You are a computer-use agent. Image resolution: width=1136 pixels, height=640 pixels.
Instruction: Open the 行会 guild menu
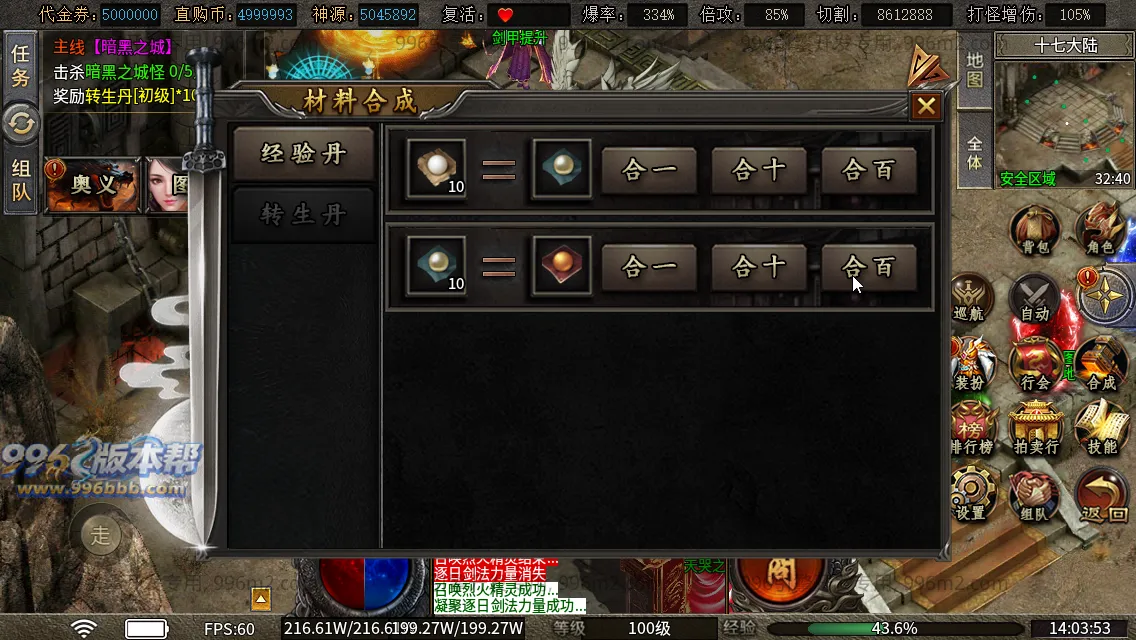[1034, 364]
